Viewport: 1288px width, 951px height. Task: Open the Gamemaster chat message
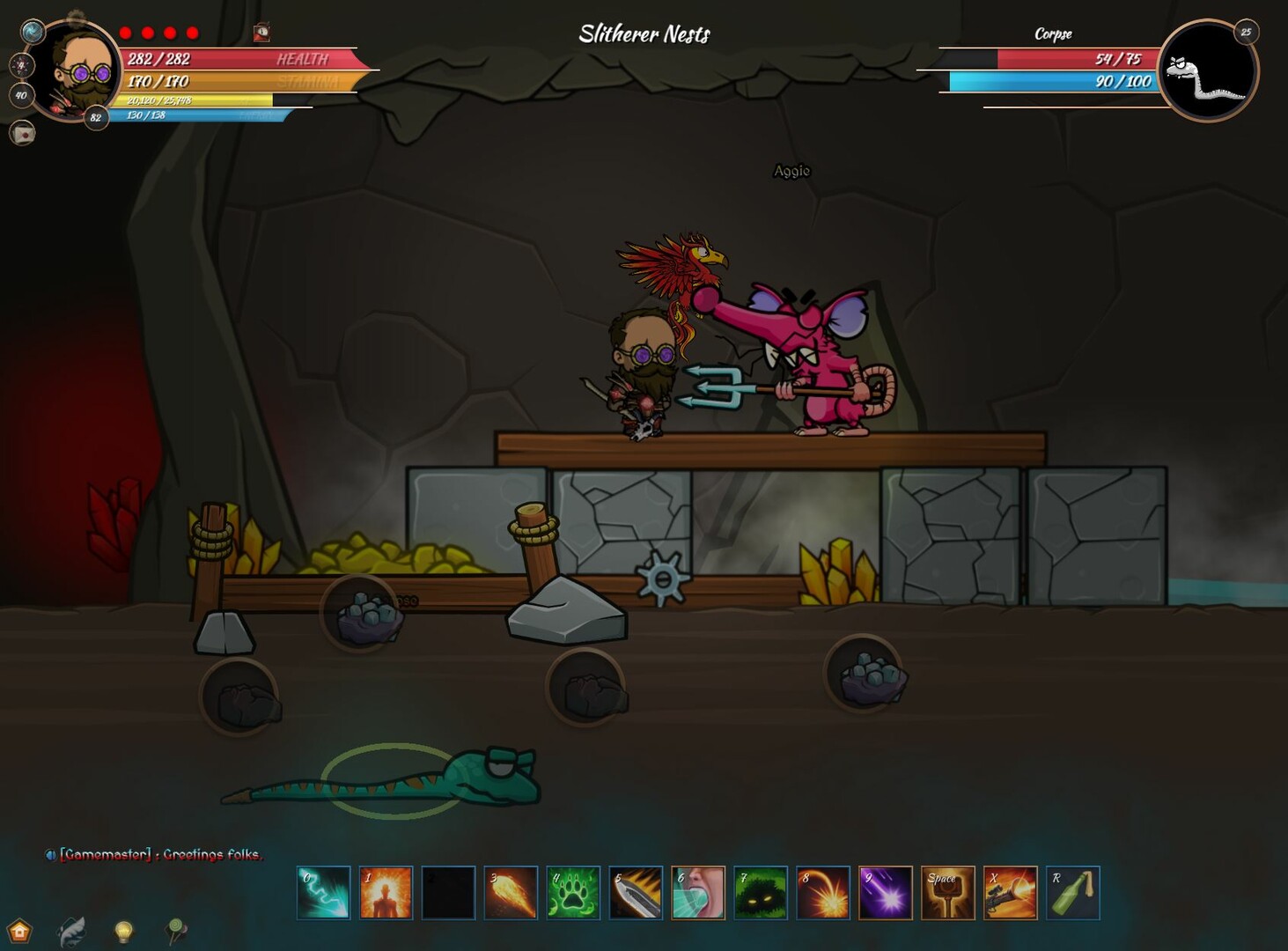point(158,854)
